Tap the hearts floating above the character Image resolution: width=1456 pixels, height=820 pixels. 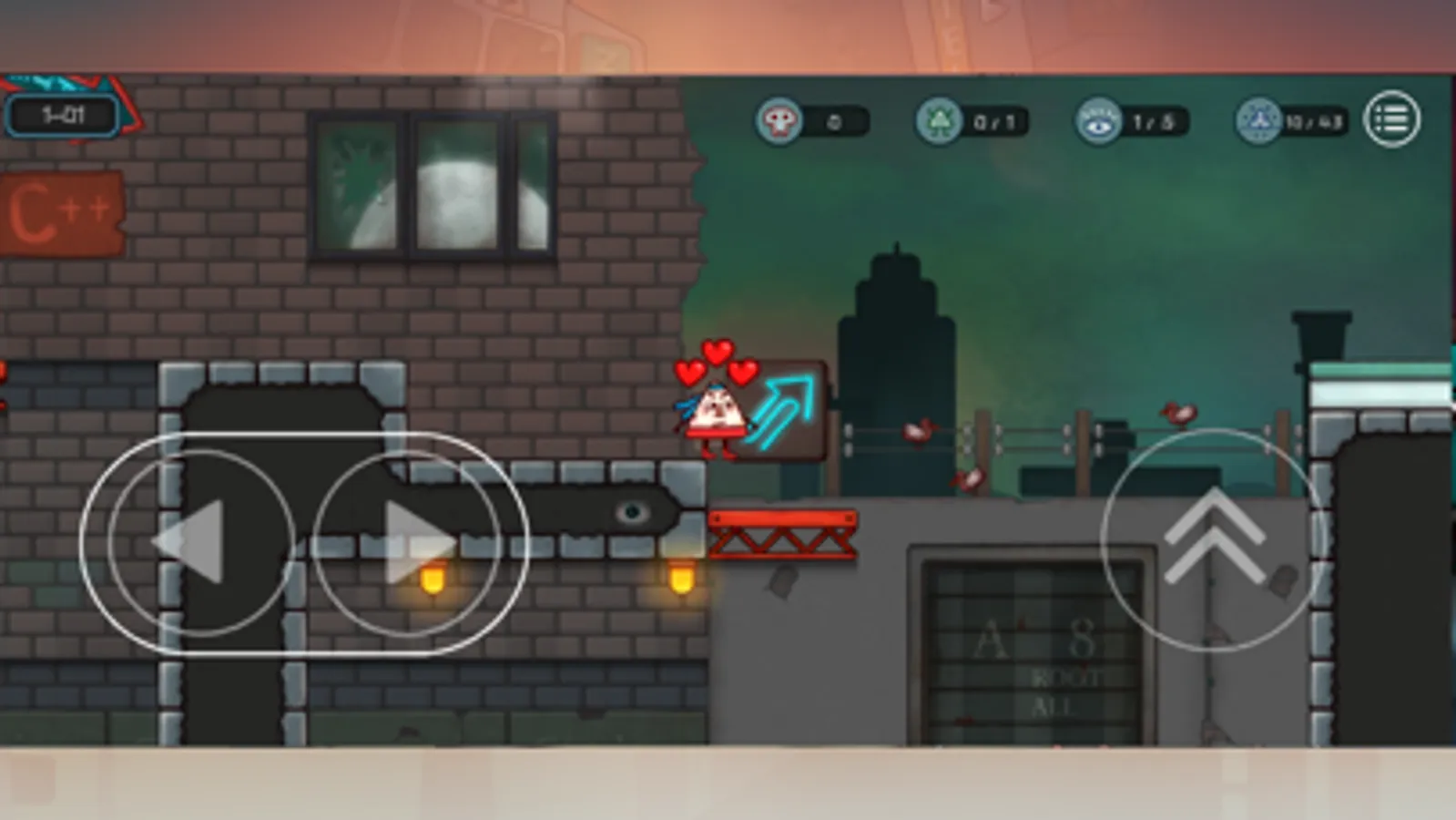coord(715,362)
